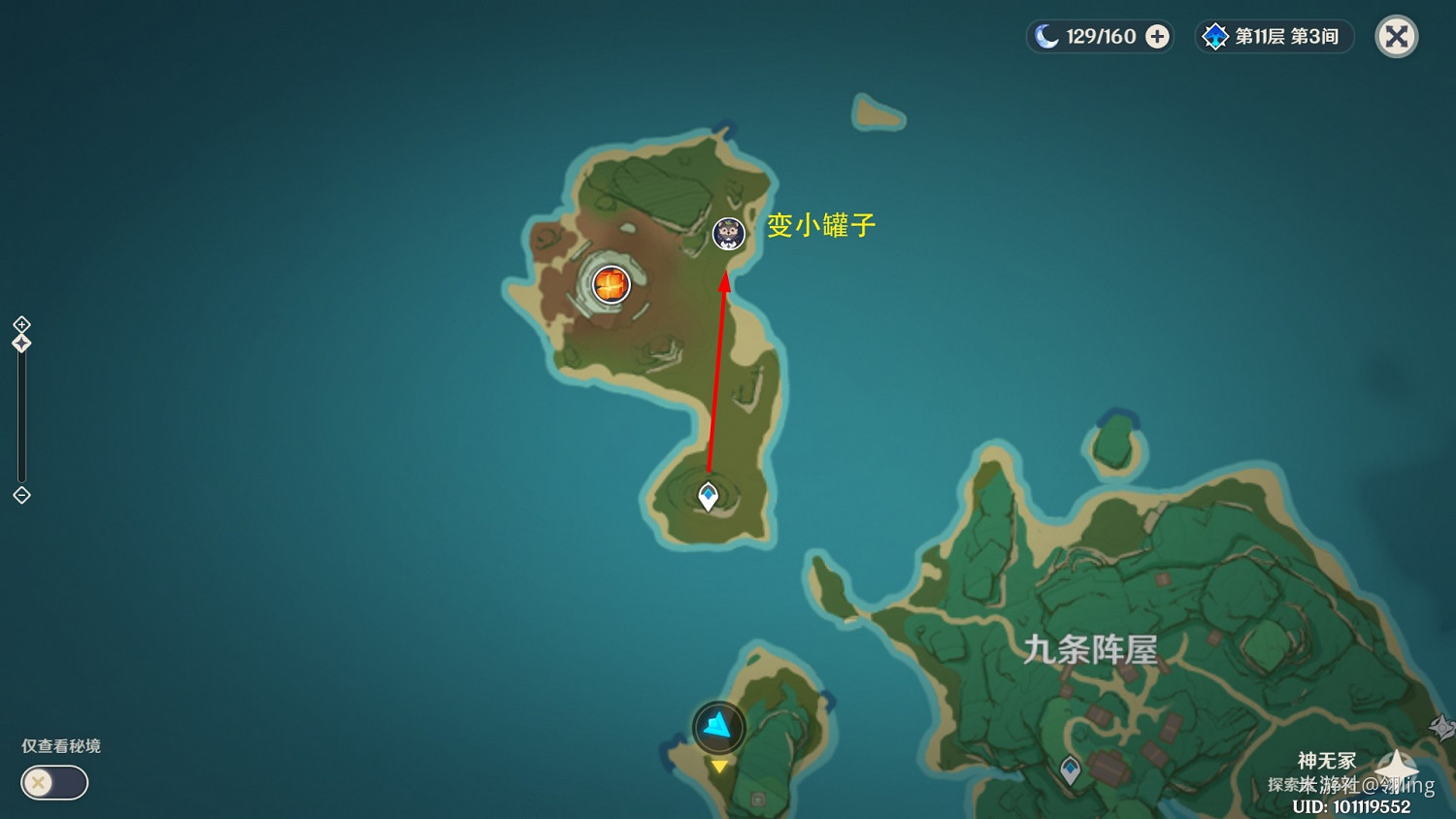Click the plus button beside 129/160

pyautogui.click(x=1155, y=36)
